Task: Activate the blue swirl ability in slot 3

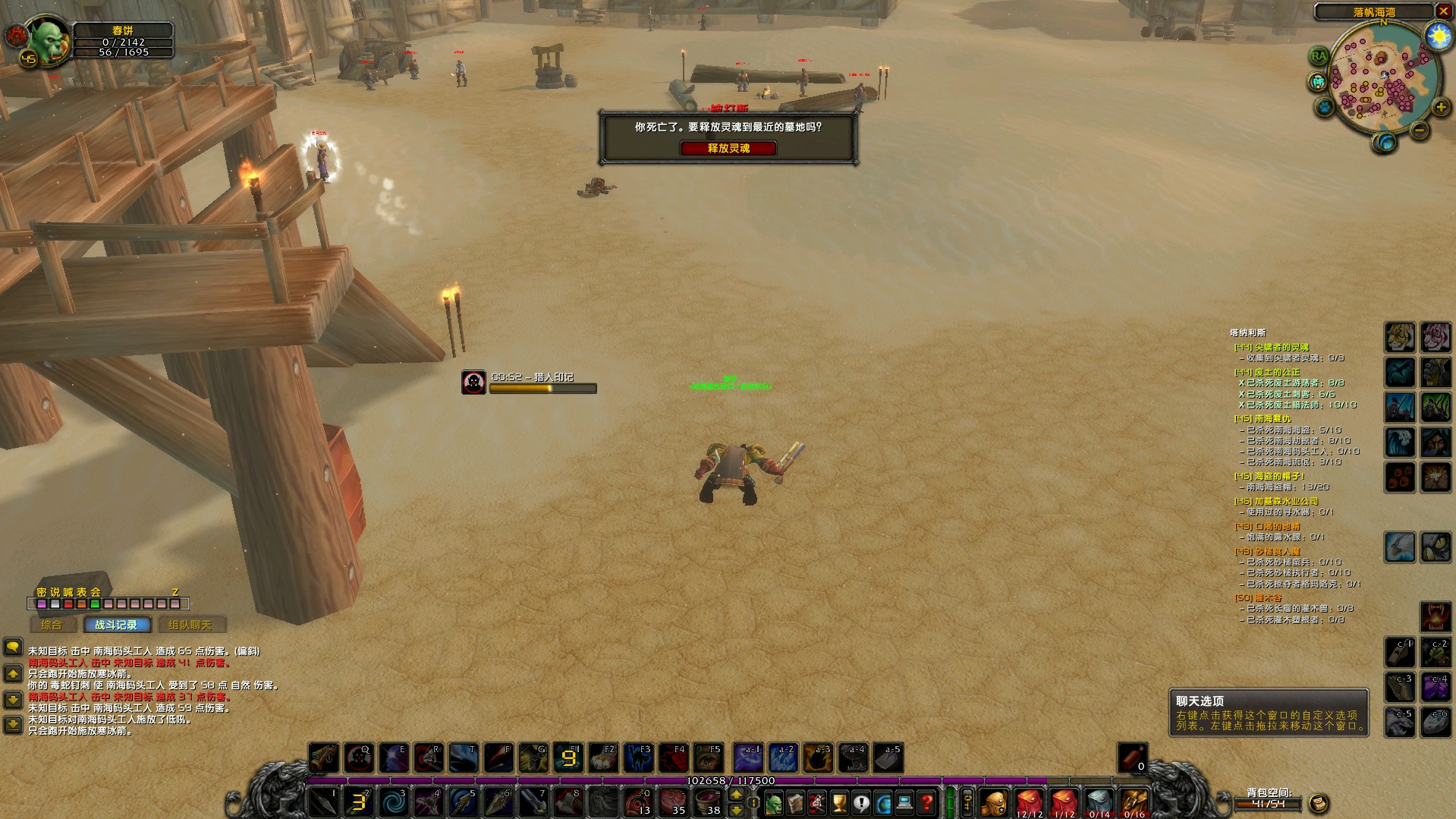Action: pos(394,802)
